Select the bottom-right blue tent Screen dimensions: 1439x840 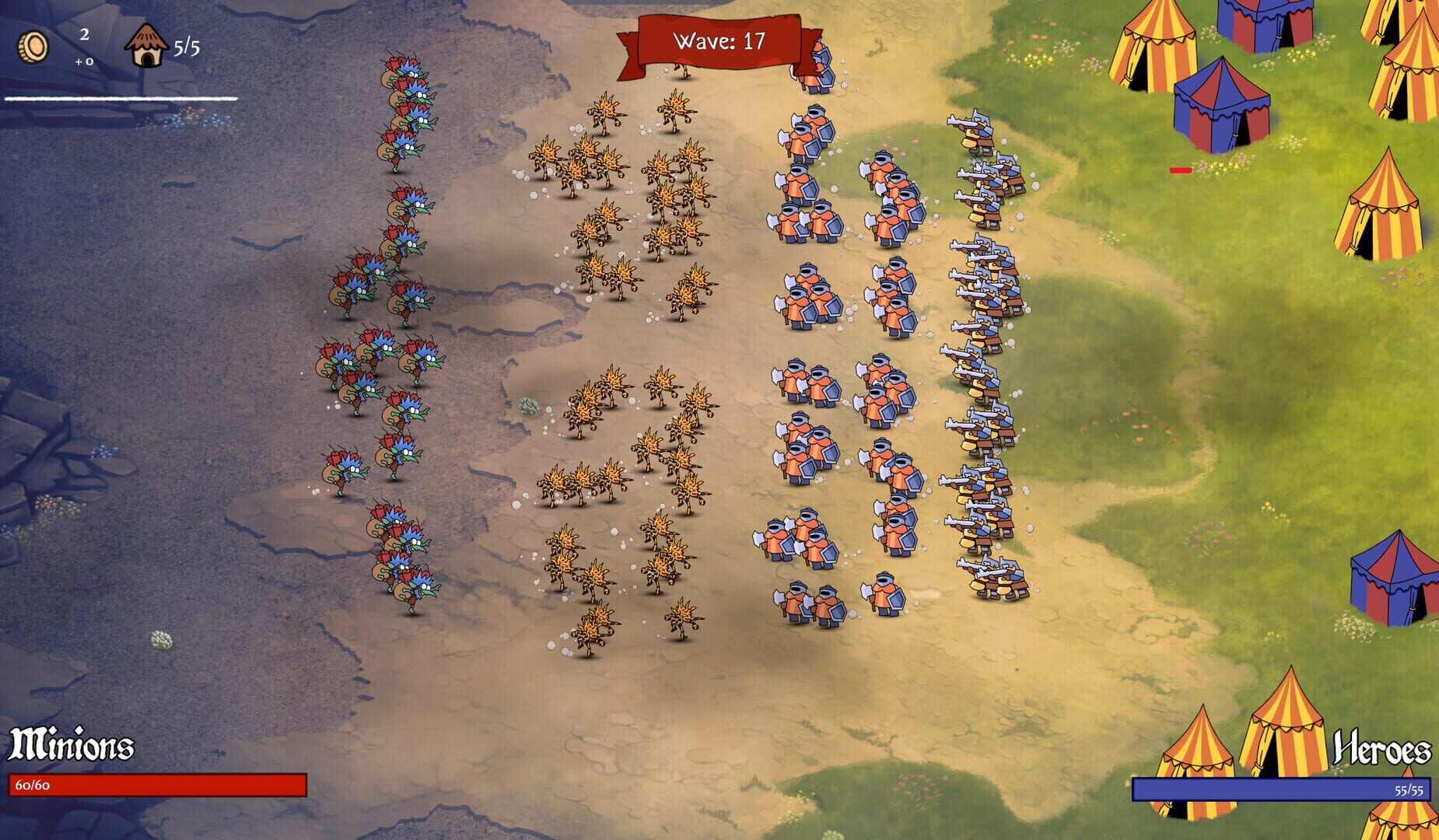[x=1396, y=579]
